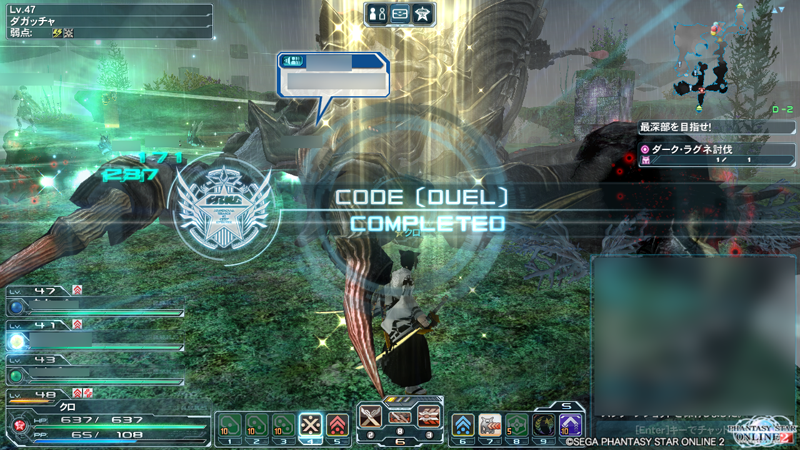The height and width of the screenshot is (450, 800).
Task: Open the briefcase inventory icon
Action: tap(400, 13)
